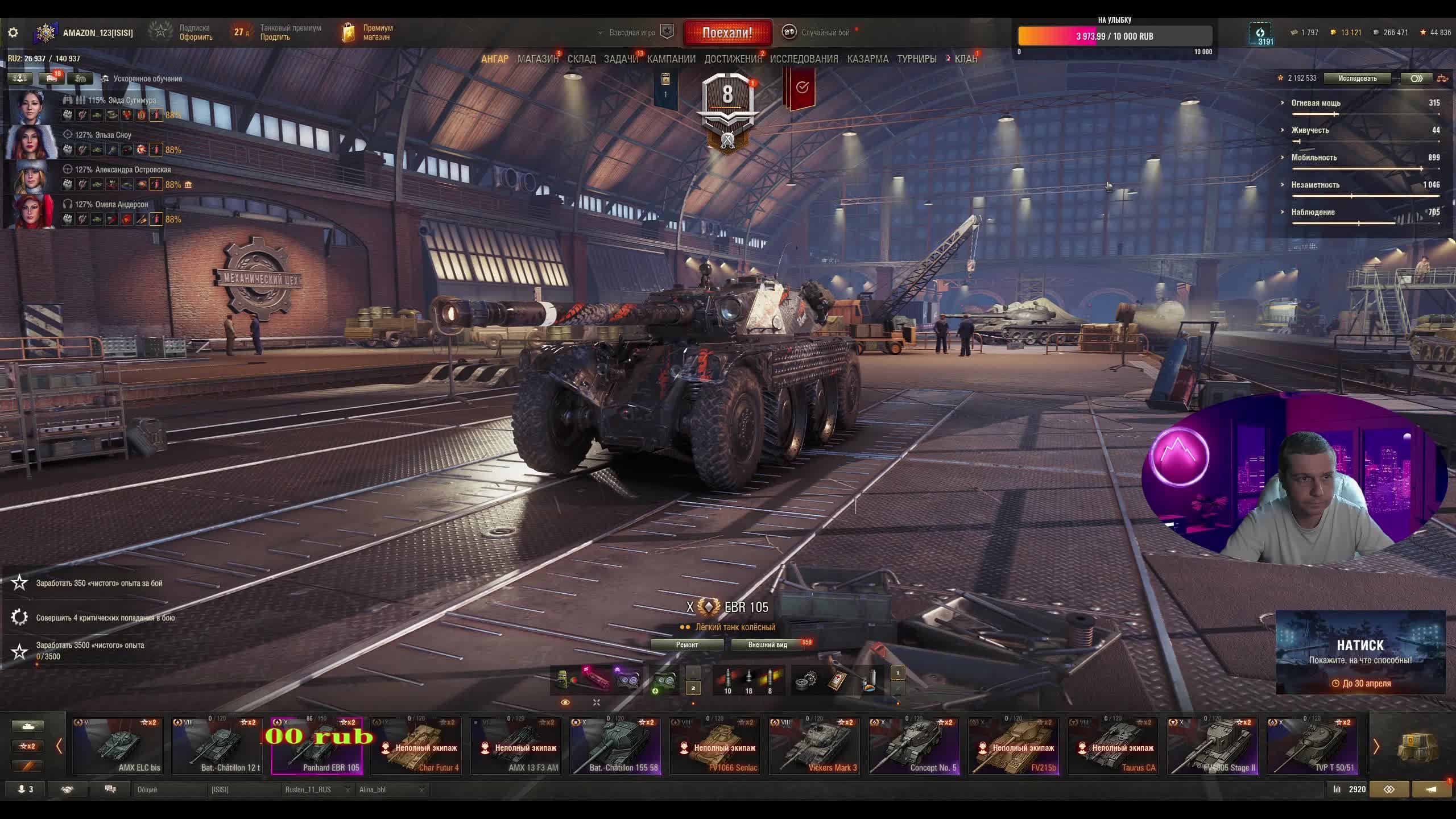The height and width of the screenshot is (819, 1456).
Task: Choose the AMX ELC bis tank
Action: [x=118, y=746]
